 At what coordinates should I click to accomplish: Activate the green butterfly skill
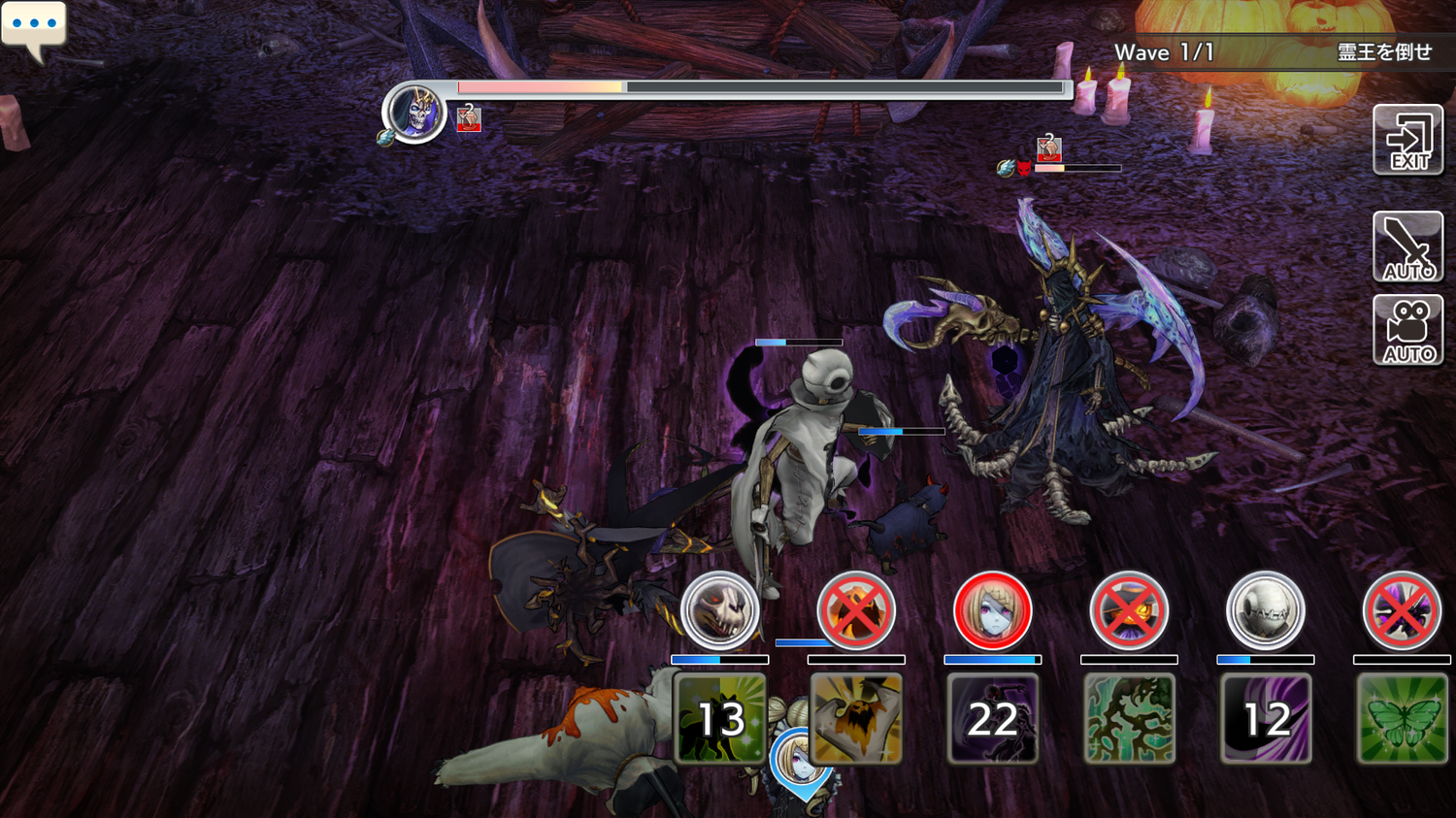point(1402,718)
